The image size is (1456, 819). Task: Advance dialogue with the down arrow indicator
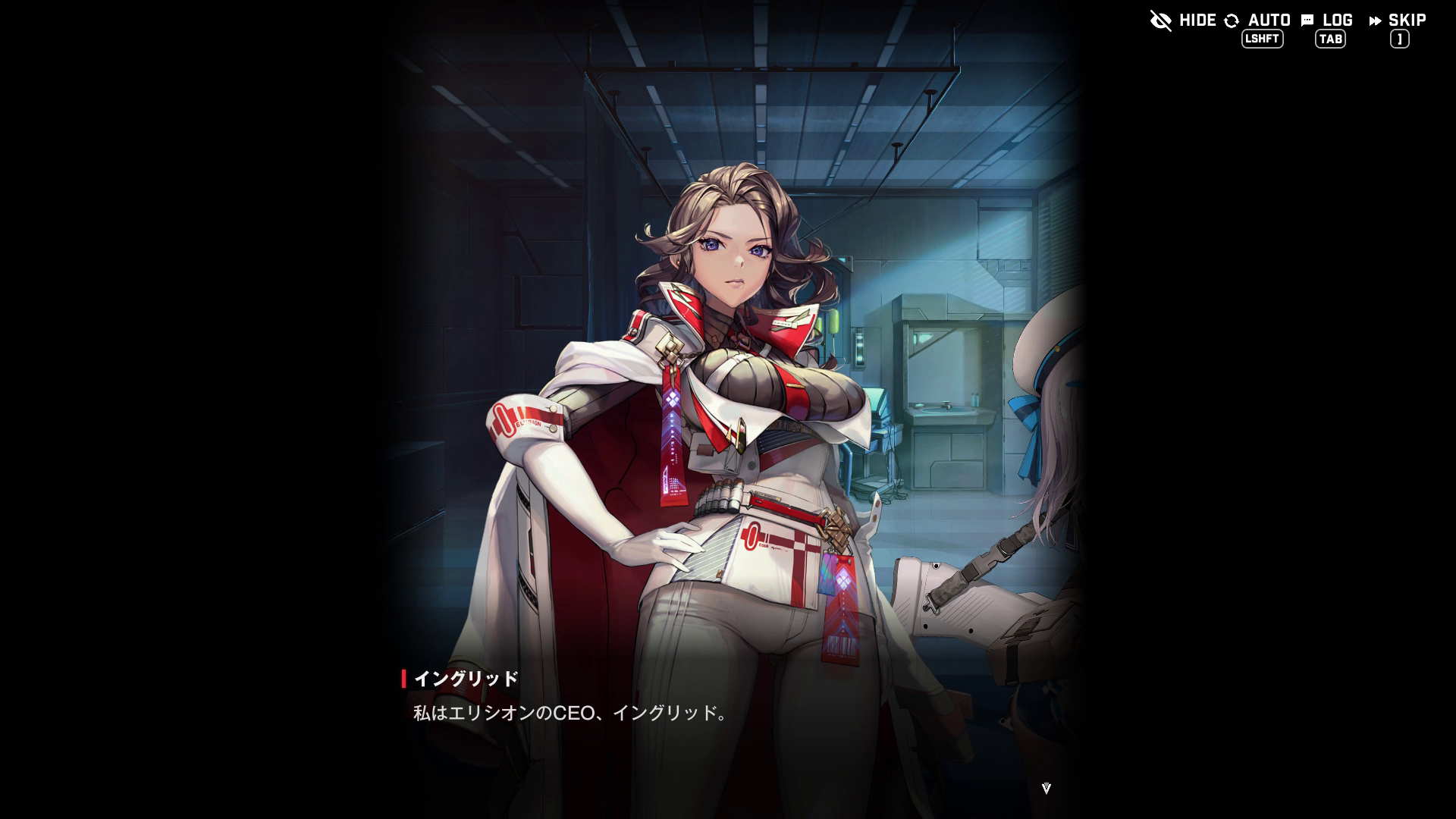1046,789
